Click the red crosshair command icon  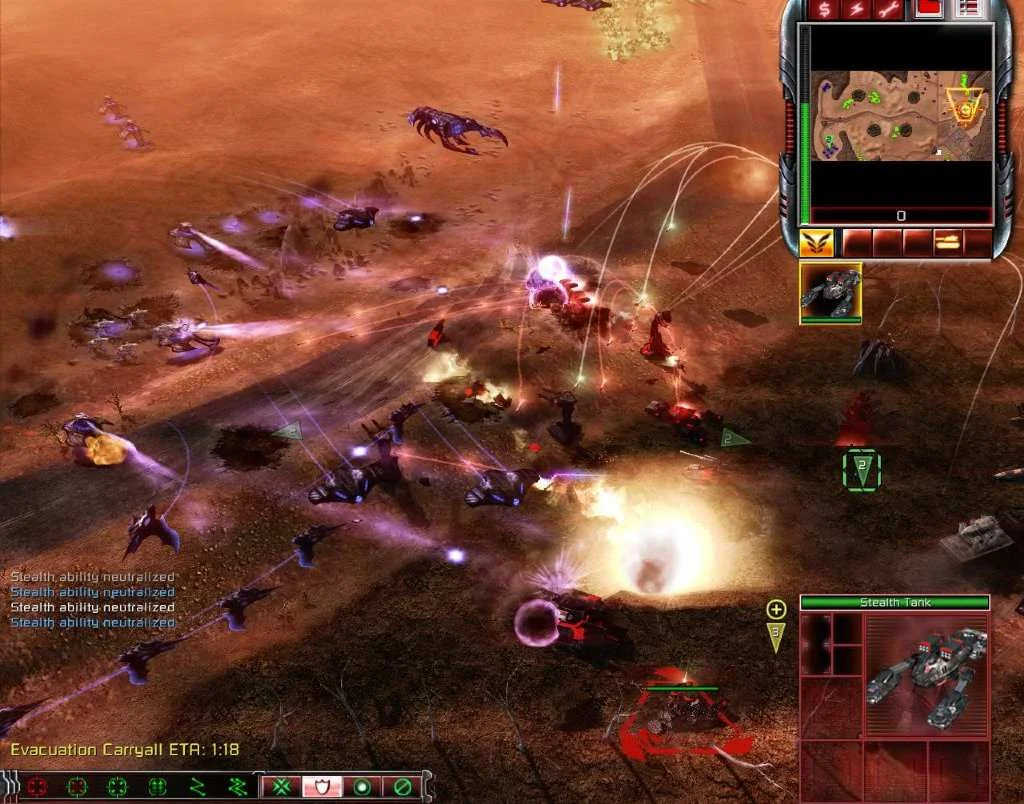click(x=38, y=787)
